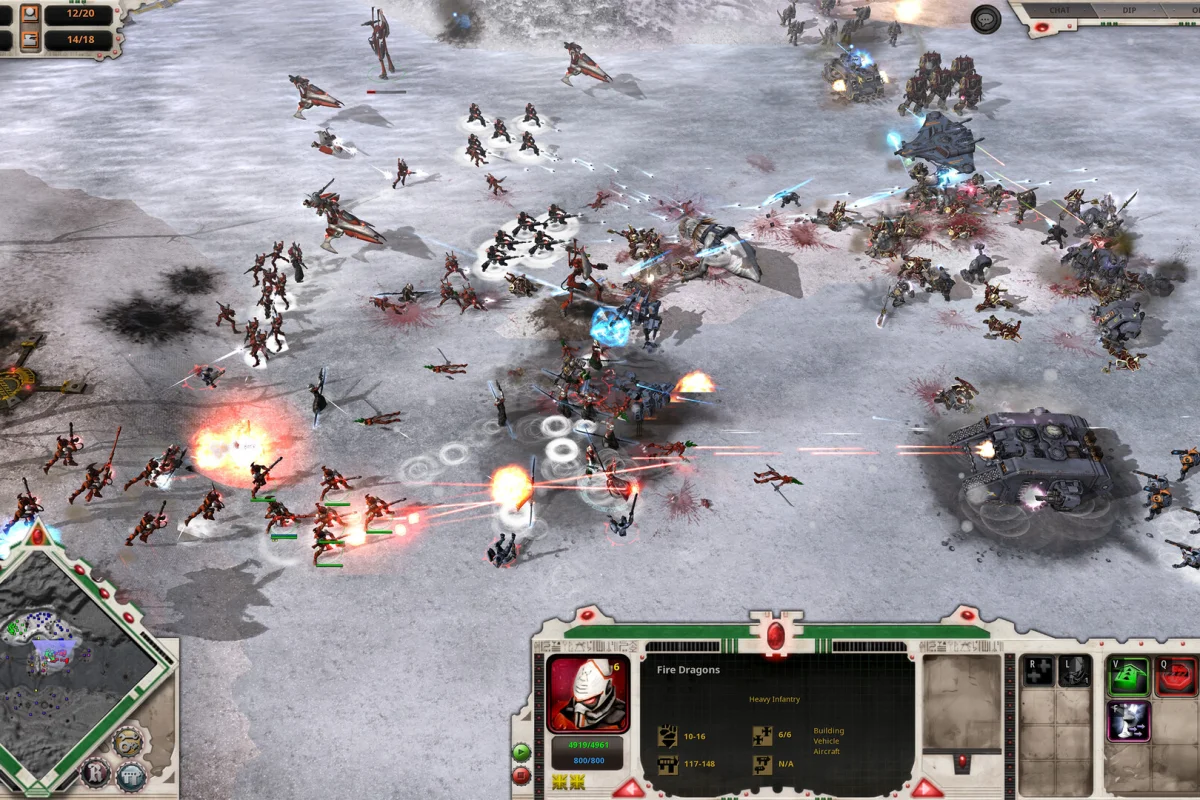Click the red left arrow on the info panel
This screenshot has width=1200, height=800.
pos(628,789)
